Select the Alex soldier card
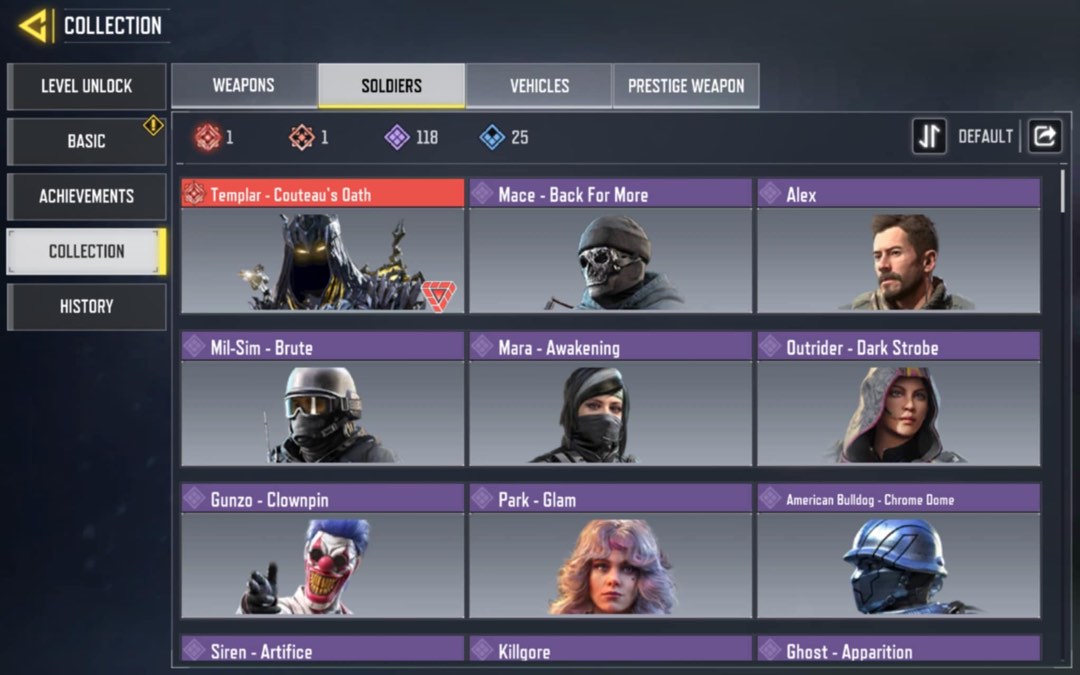1080x675 pixels. (898, 246)
